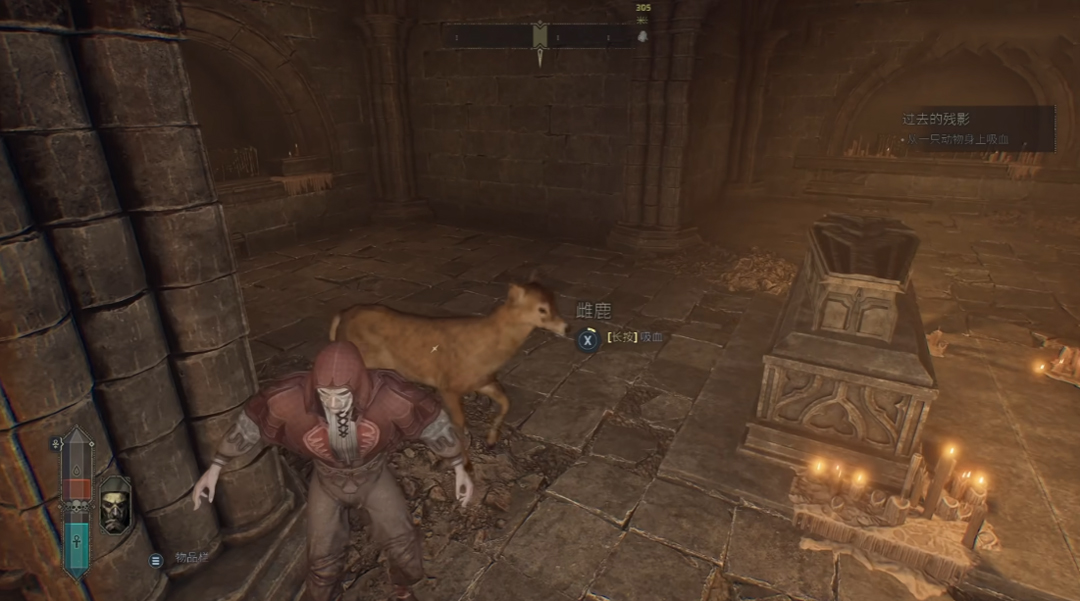The width and height of the screenshot is (1080, 601).
Task: Select the ghost marker on the compass
Action: click(x=641, y=37)
